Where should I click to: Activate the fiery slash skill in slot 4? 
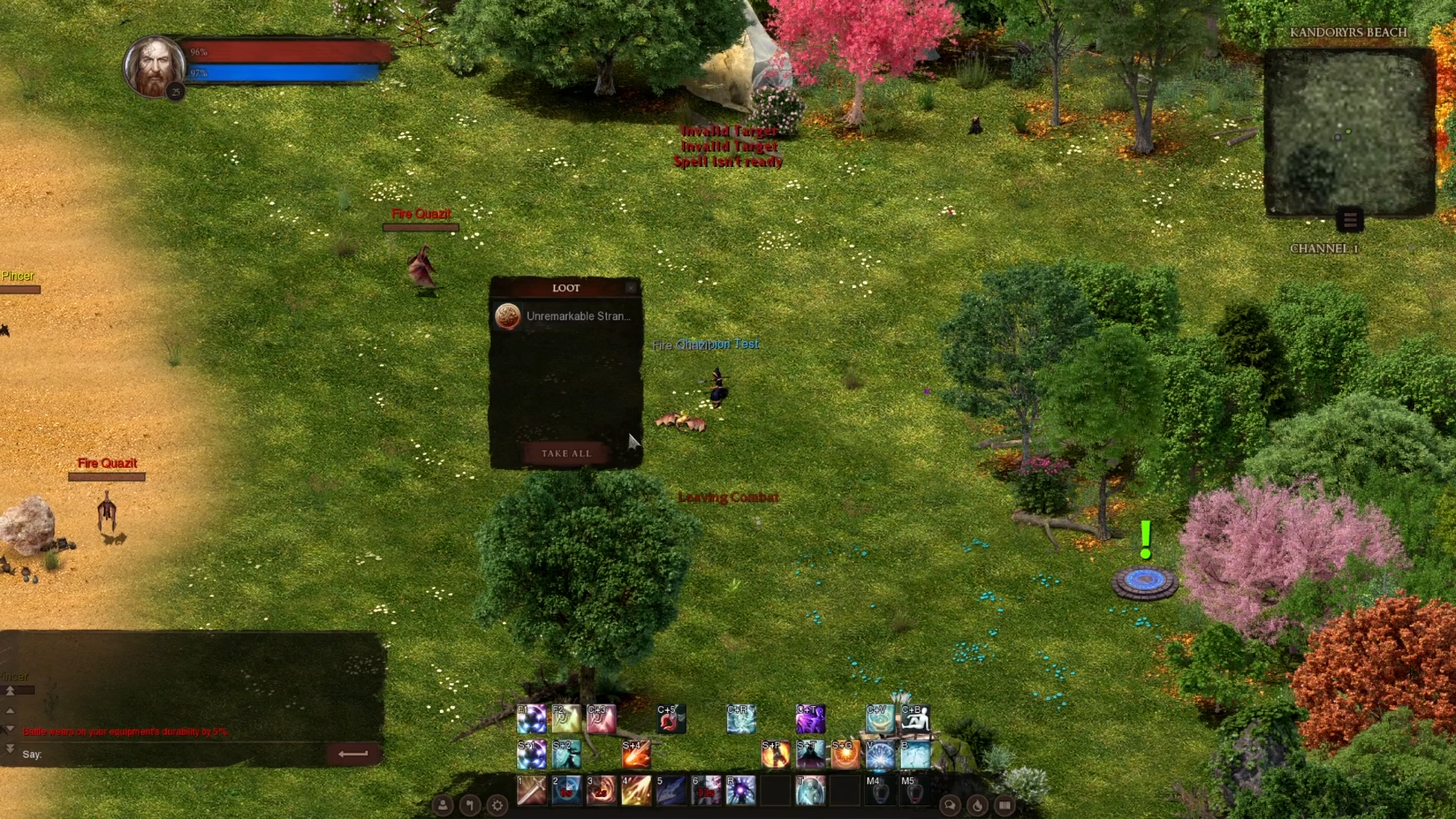coord(636,790)
